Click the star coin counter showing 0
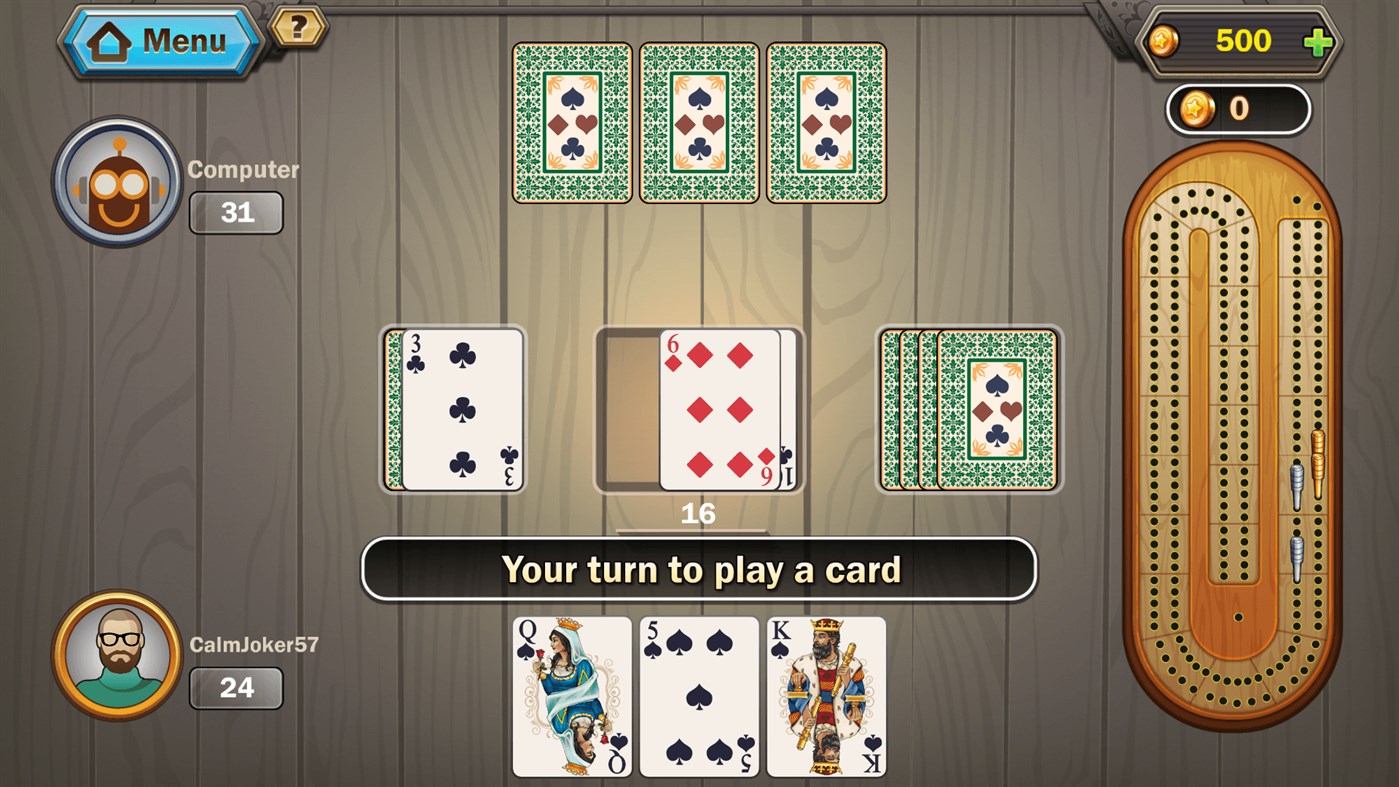1399x787 pixels. (1238, 108)
